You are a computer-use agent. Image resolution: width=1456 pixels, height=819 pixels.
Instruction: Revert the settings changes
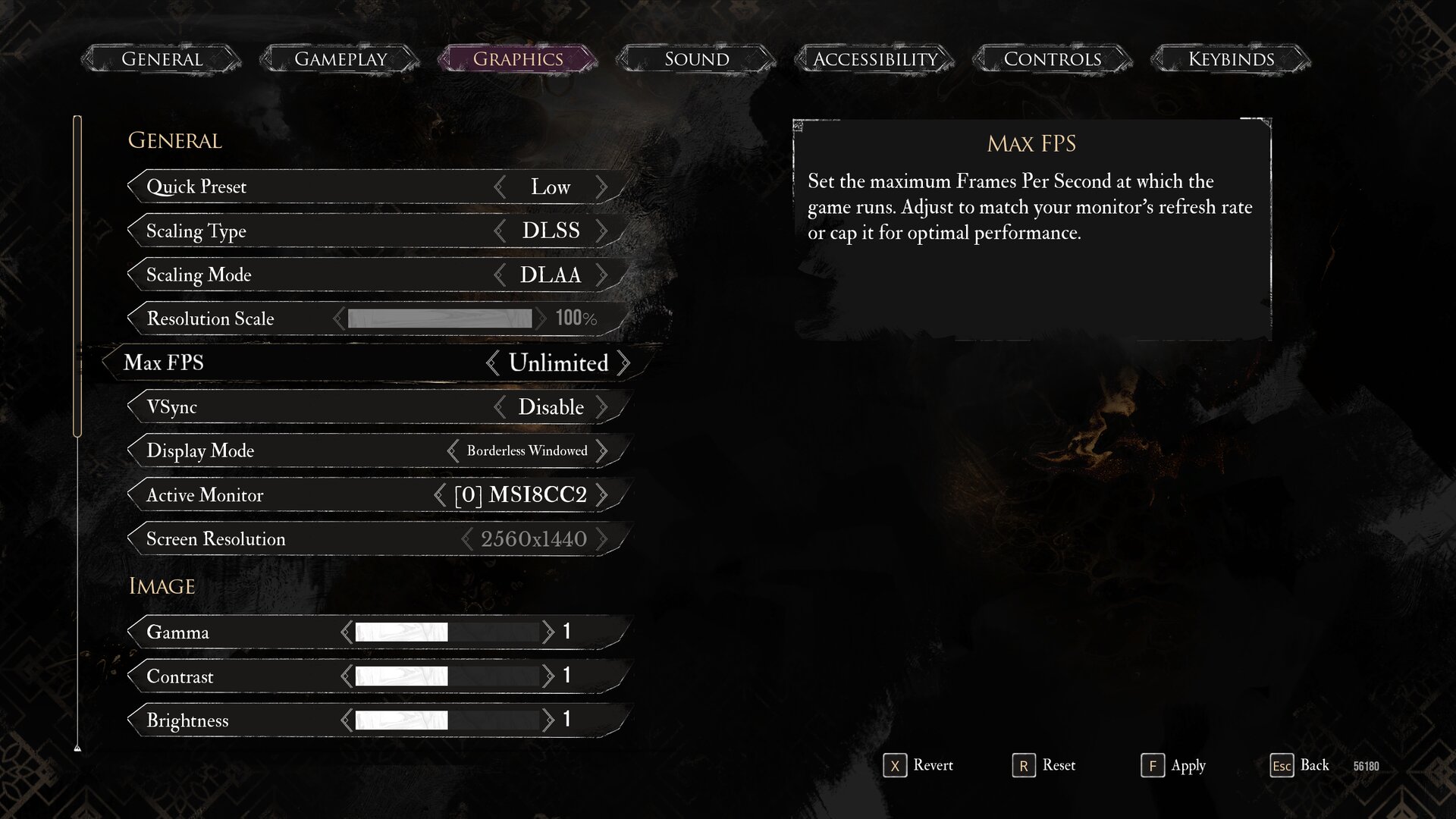tap(918, 766)
